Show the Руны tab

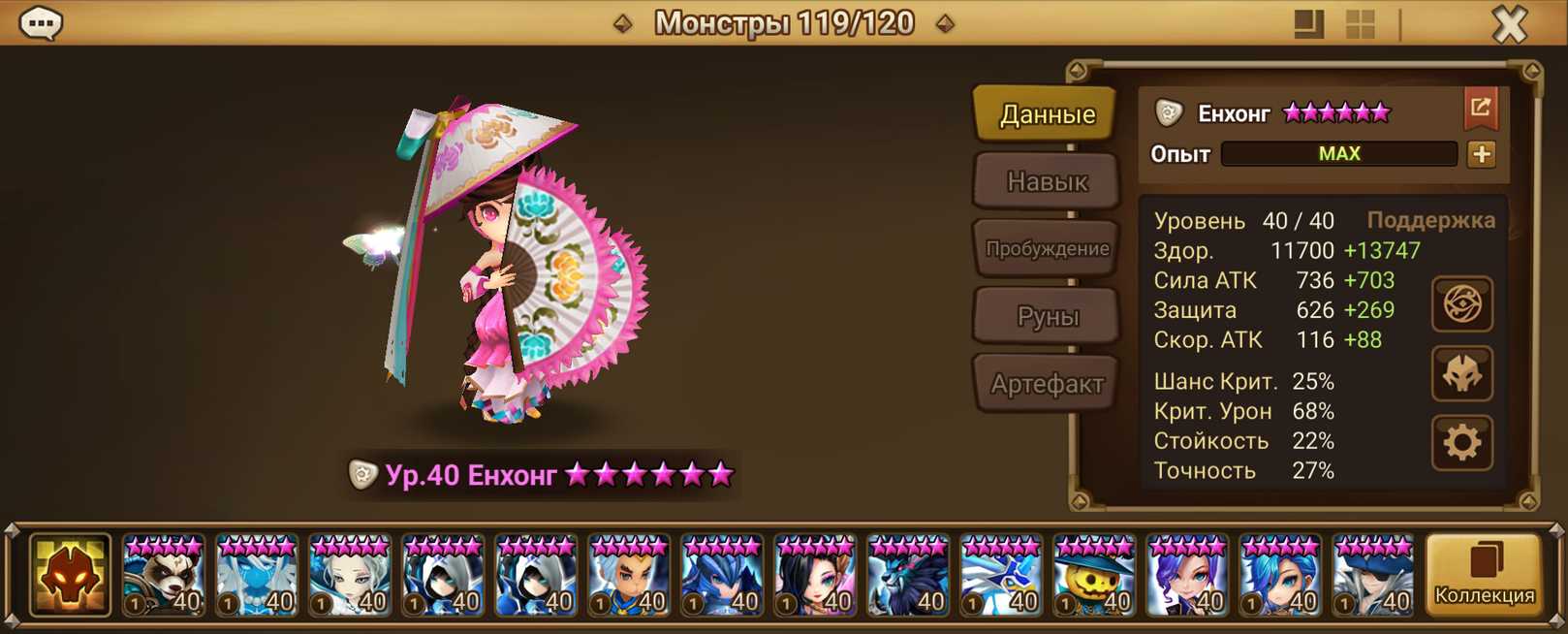pos(1047,316)
